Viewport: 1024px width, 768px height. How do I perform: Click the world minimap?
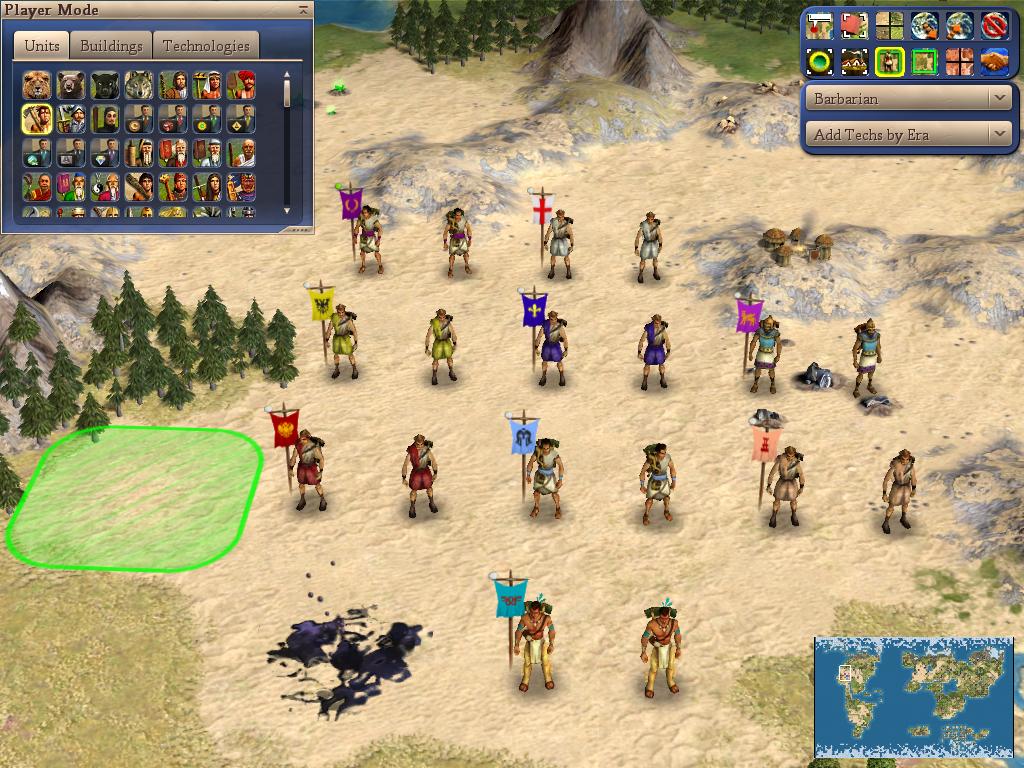pos(914,696)
